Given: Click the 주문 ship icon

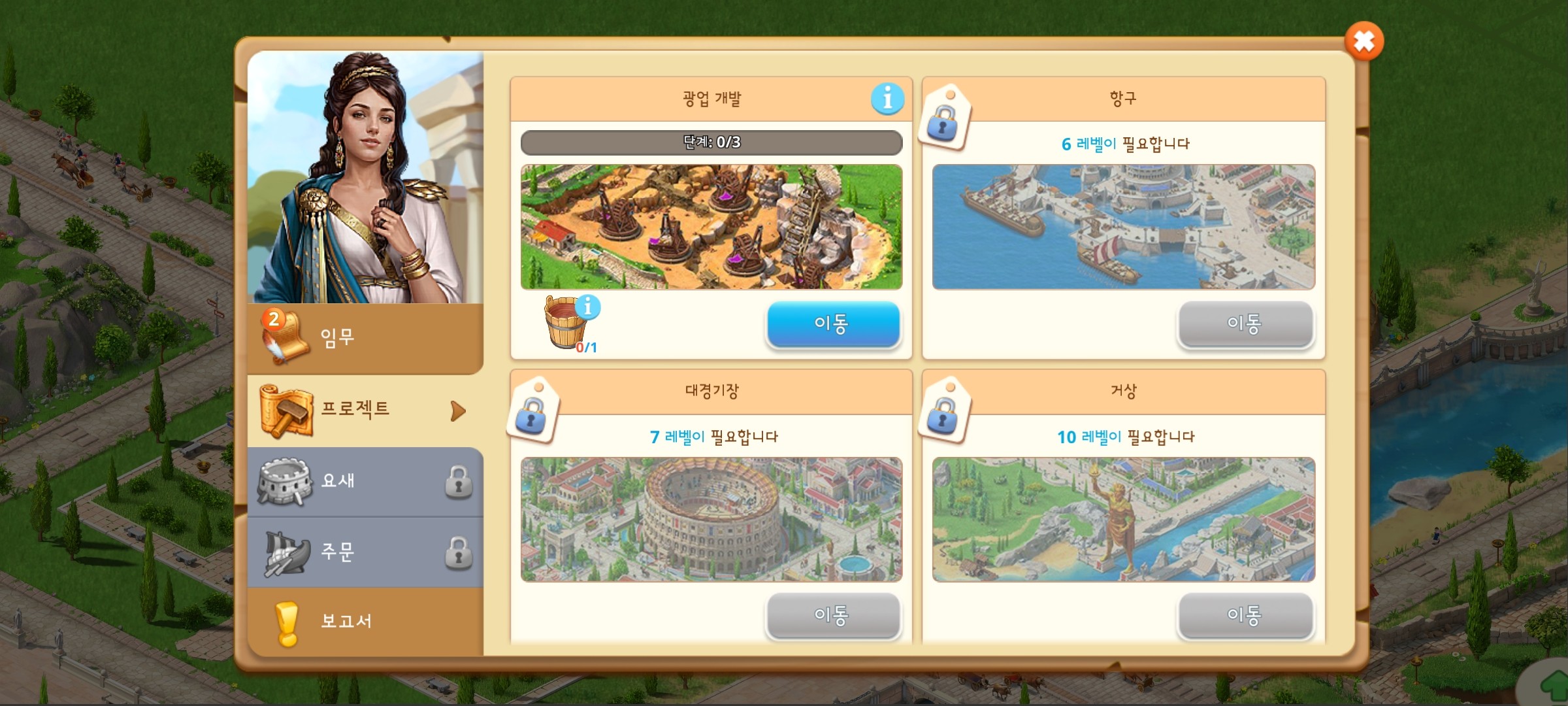Looking at the screenshot, I should (x=290, y=552).
